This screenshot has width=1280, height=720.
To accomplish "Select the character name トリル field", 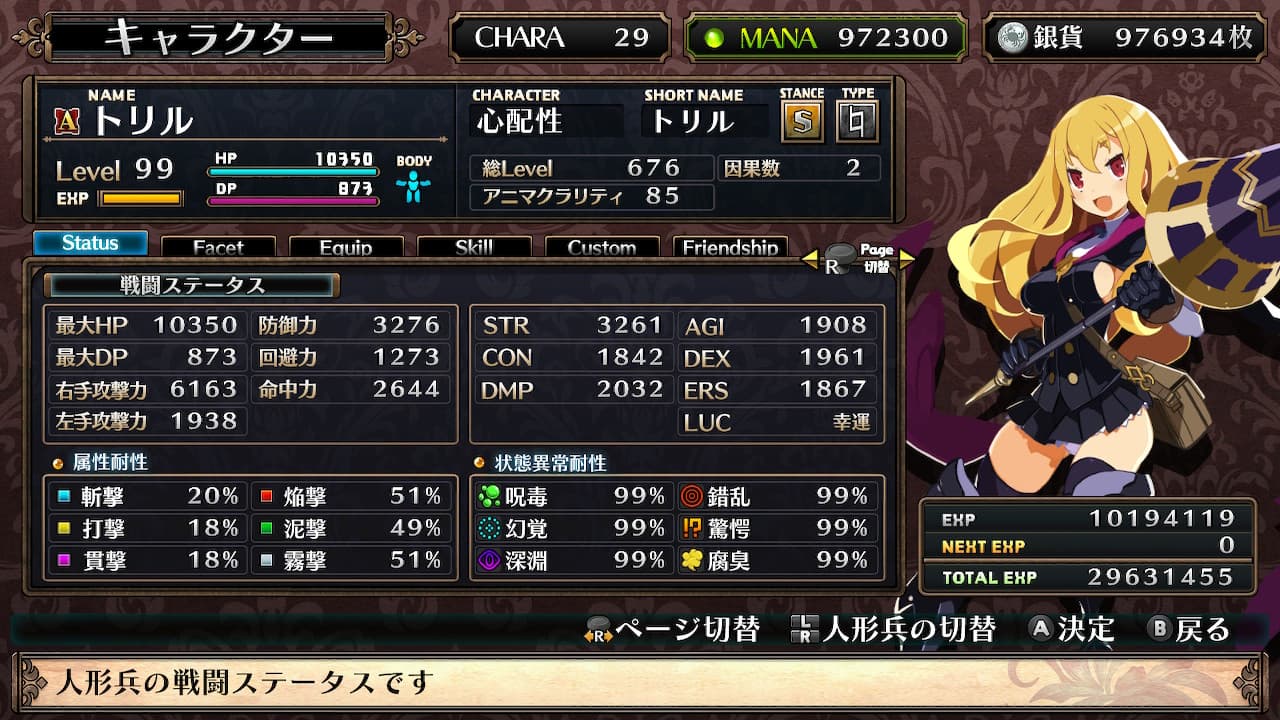I will pos(143,121).
